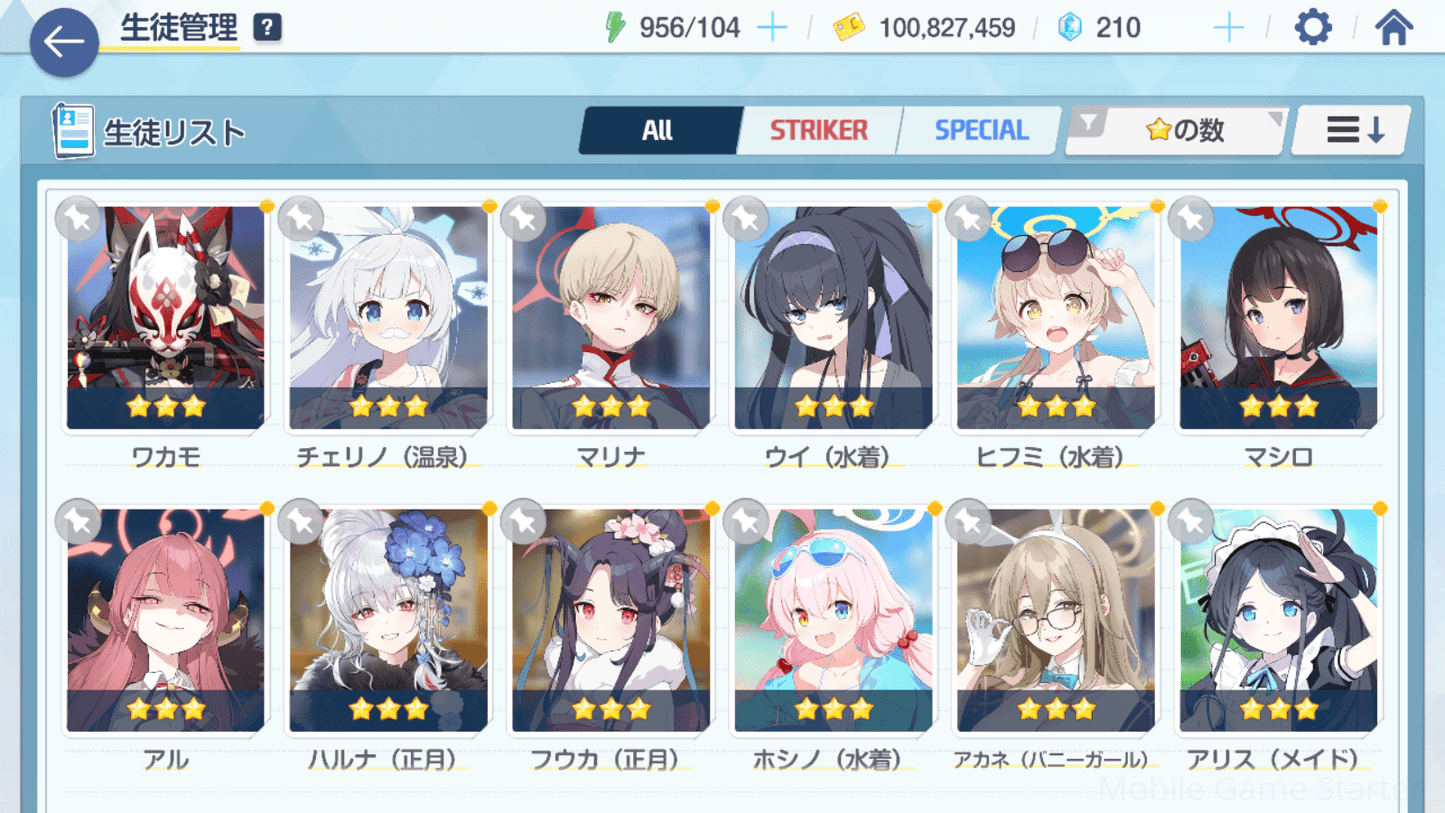This screenshot has height=813, width=1445.
Task: Select the アル student card
Action: pos(166,620)
